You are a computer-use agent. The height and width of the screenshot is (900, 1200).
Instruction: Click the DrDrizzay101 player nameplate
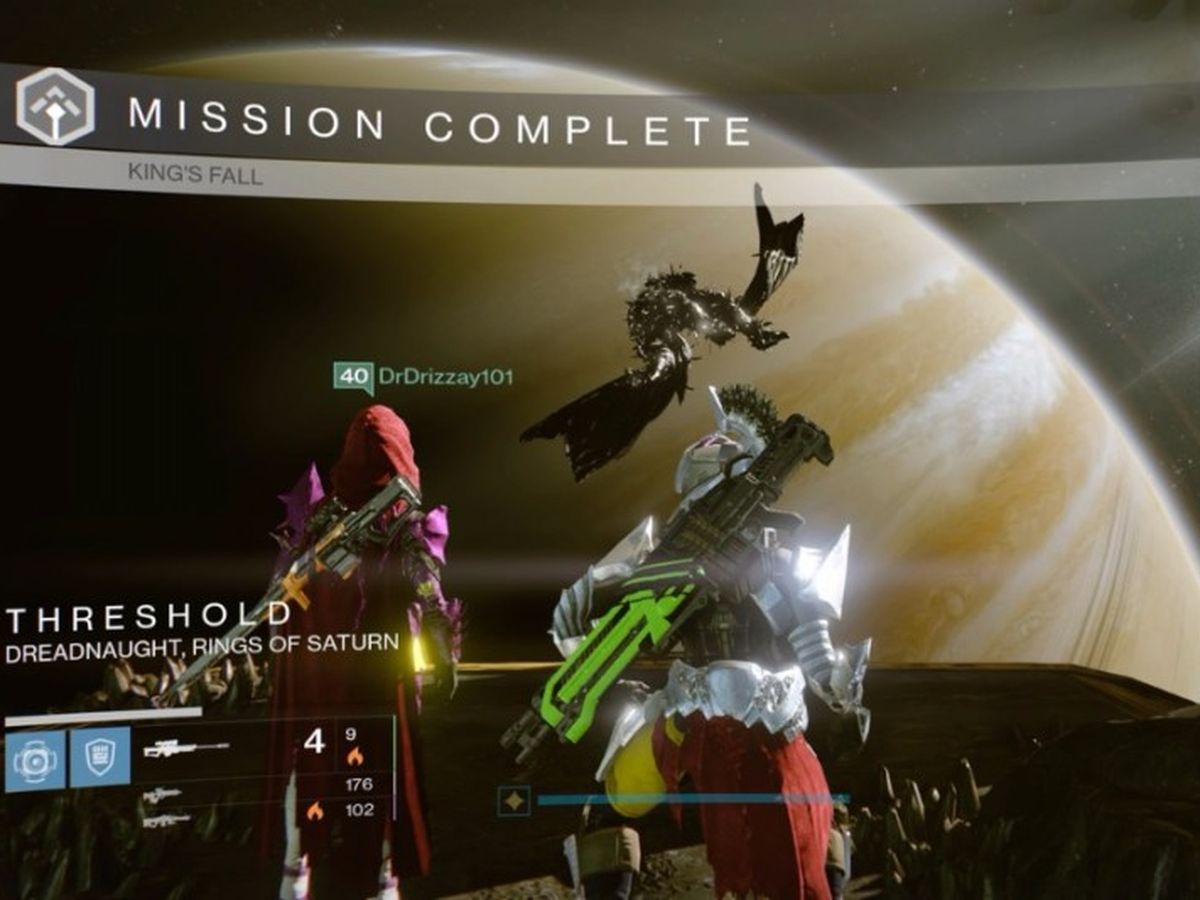(423, 377)
